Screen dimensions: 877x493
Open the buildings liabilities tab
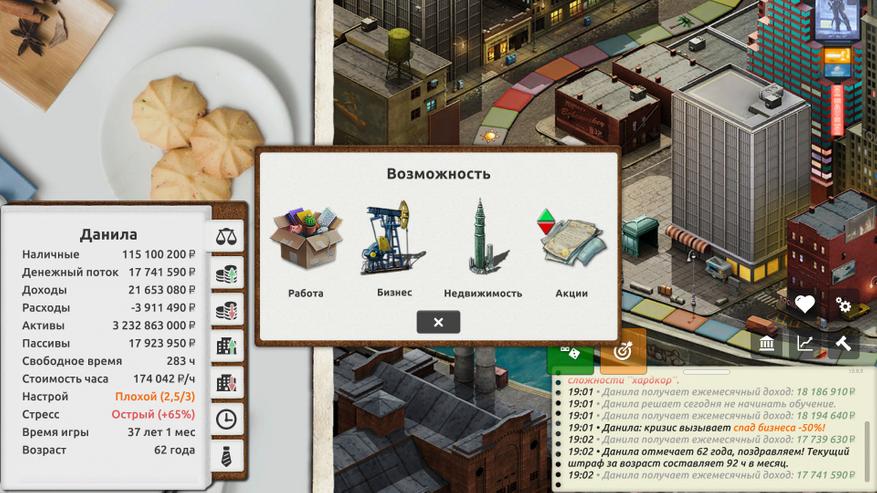coord(226,383)
